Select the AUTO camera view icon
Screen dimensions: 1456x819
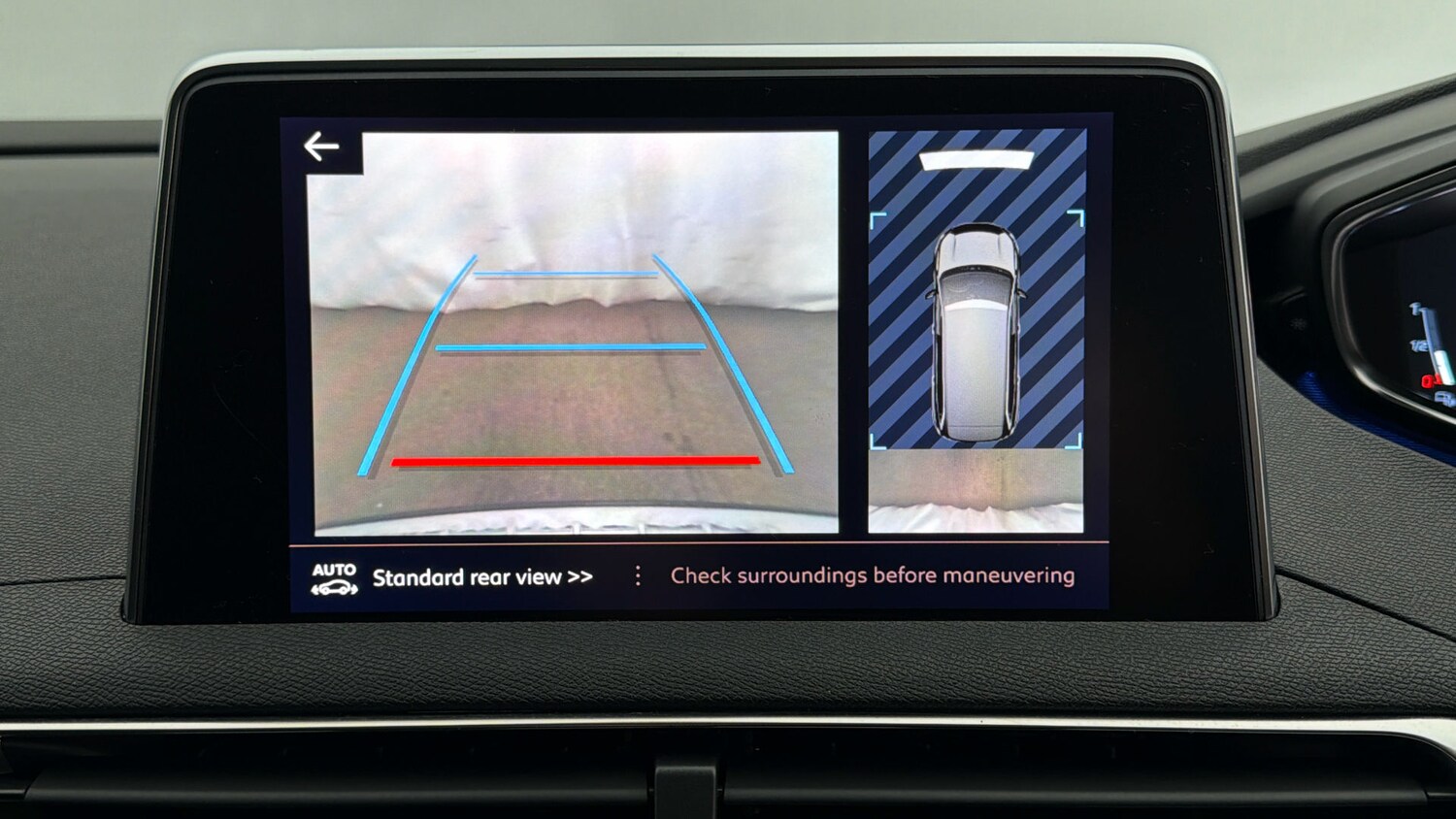pyautogui.click(x=334, y=578)
